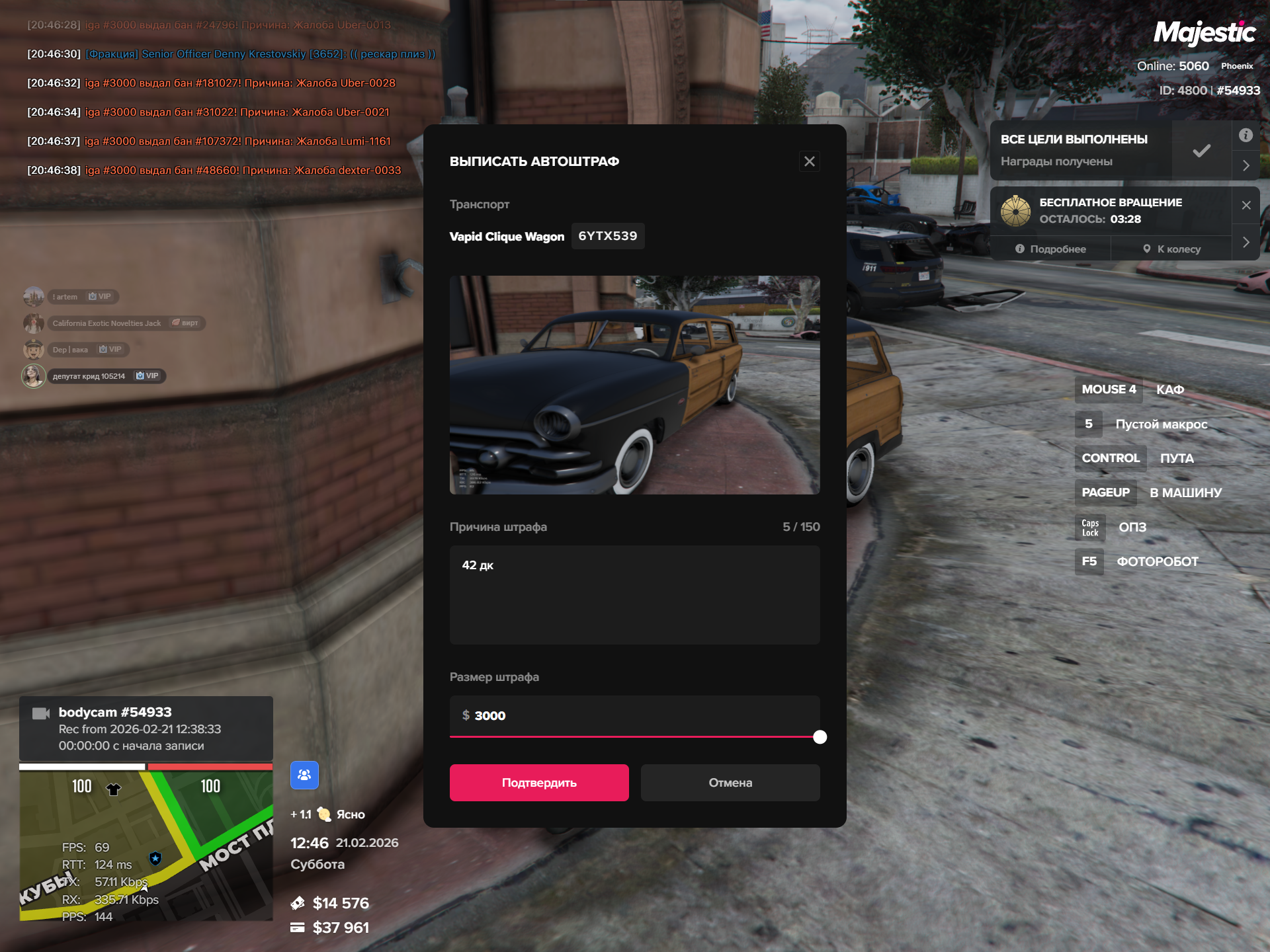Show info on completed goals panel
Screen dimensions: 1270x952
point(1246,136)
